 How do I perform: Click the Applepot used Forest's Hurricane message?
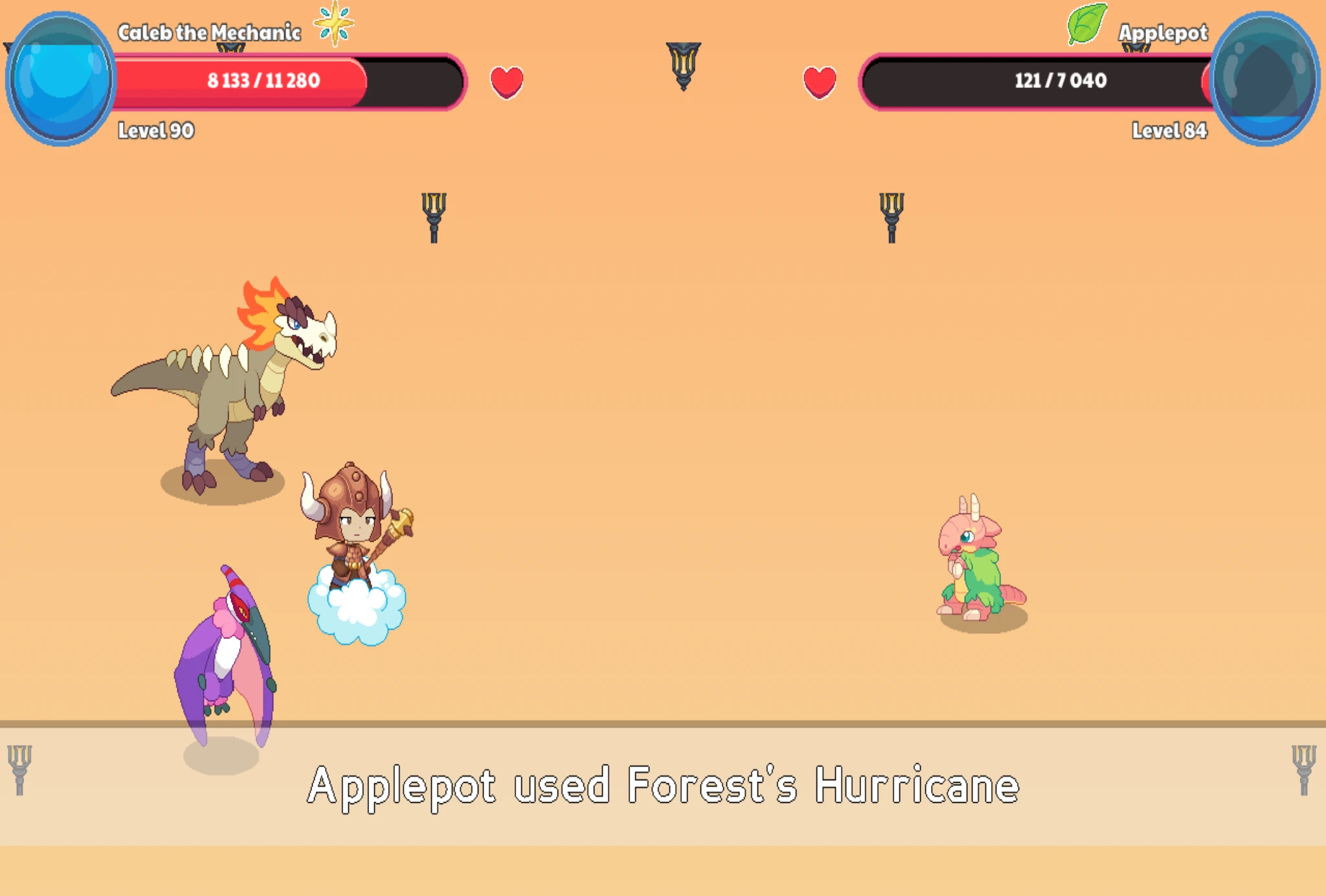click(x=663, y=785)
